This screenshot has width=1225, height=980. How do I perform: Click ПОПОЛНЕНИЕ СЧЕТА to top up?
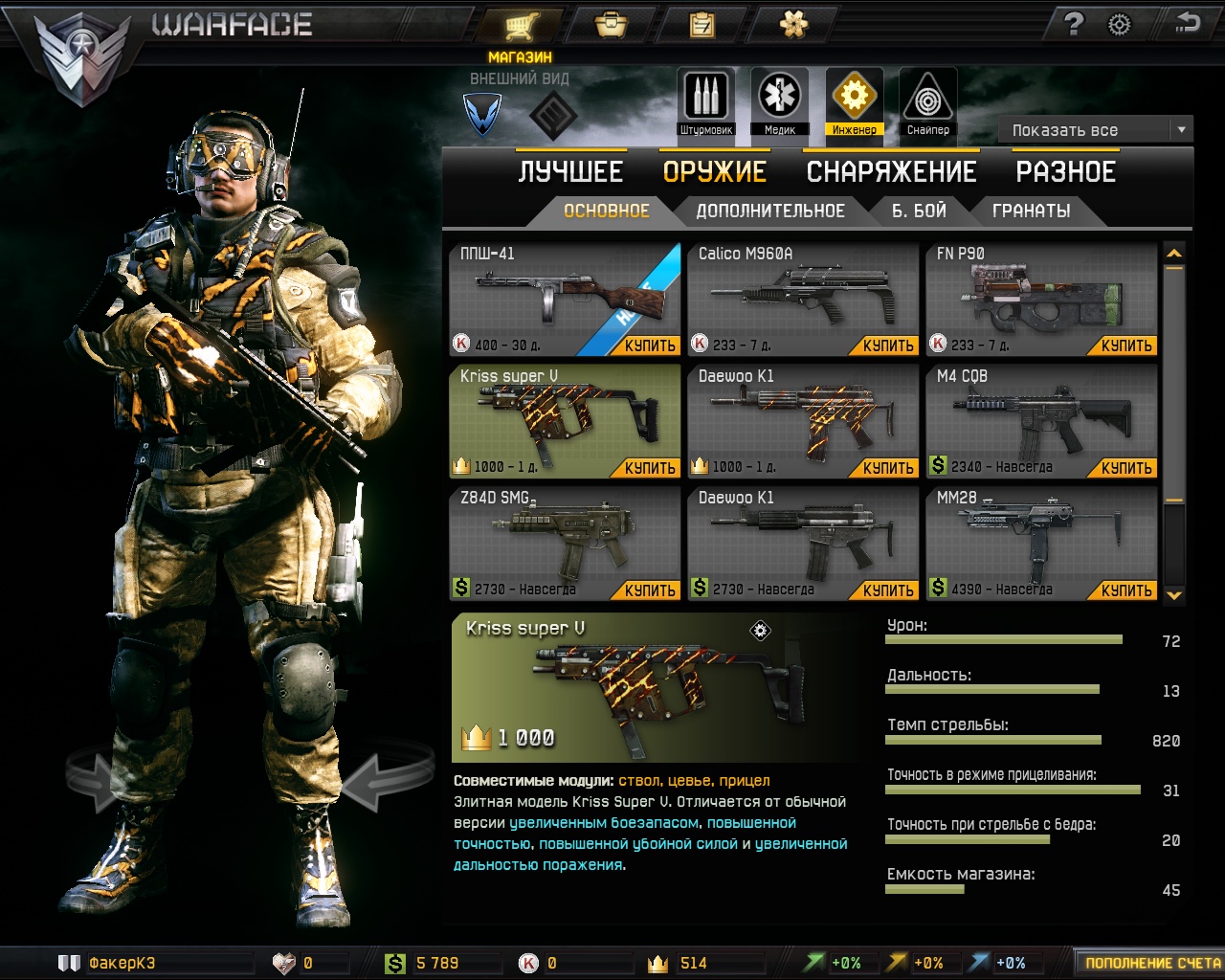click(x=1151, y=963)
